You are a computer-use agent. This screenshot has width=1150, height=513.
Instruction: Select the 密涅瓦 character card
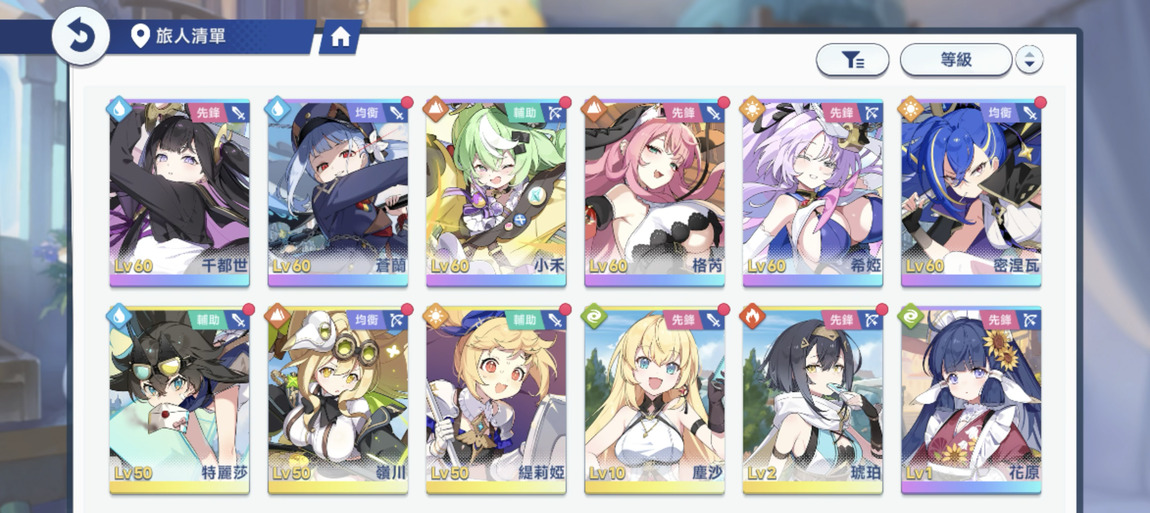point(970,192)
